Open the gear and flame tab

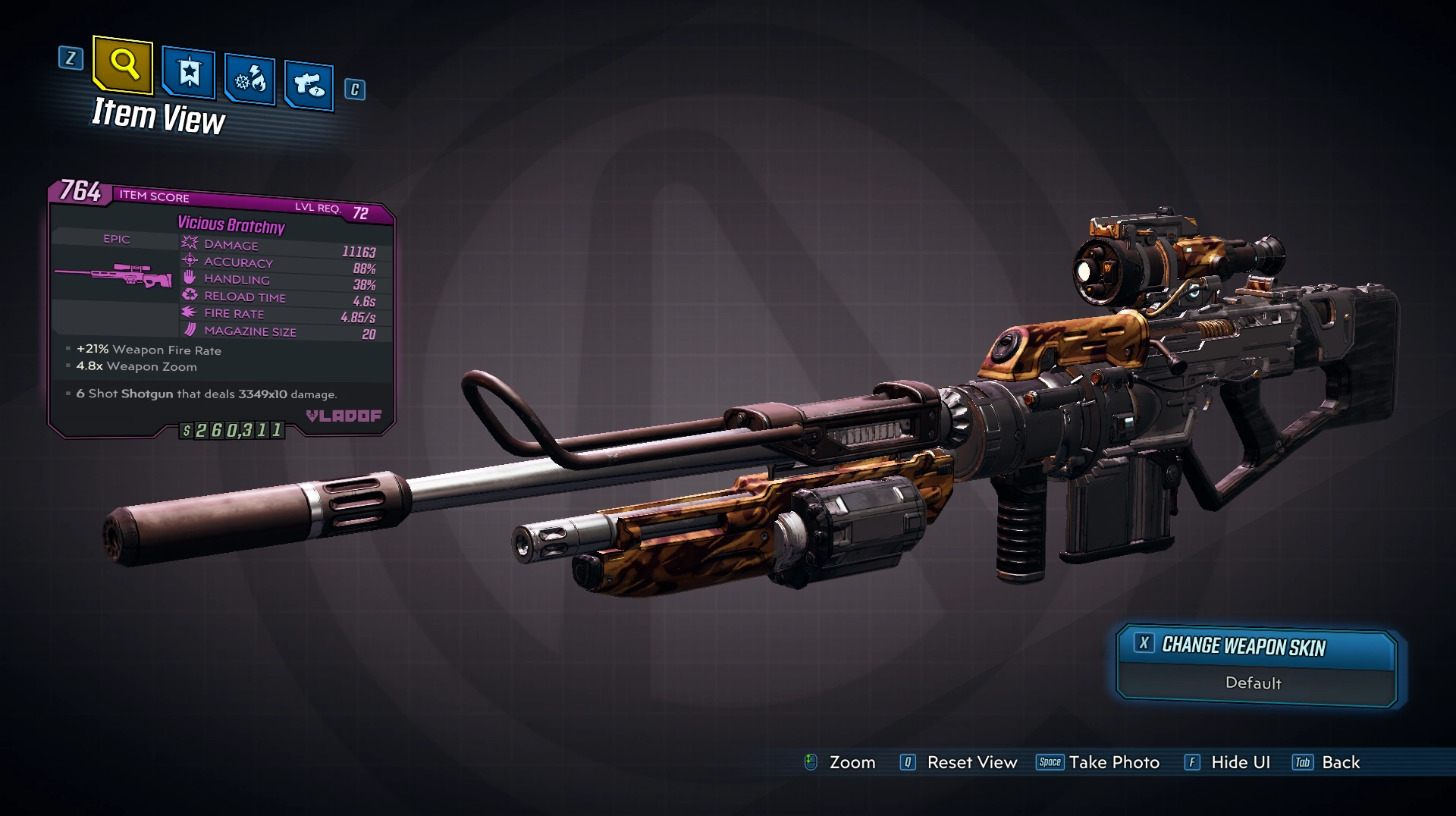249,79
